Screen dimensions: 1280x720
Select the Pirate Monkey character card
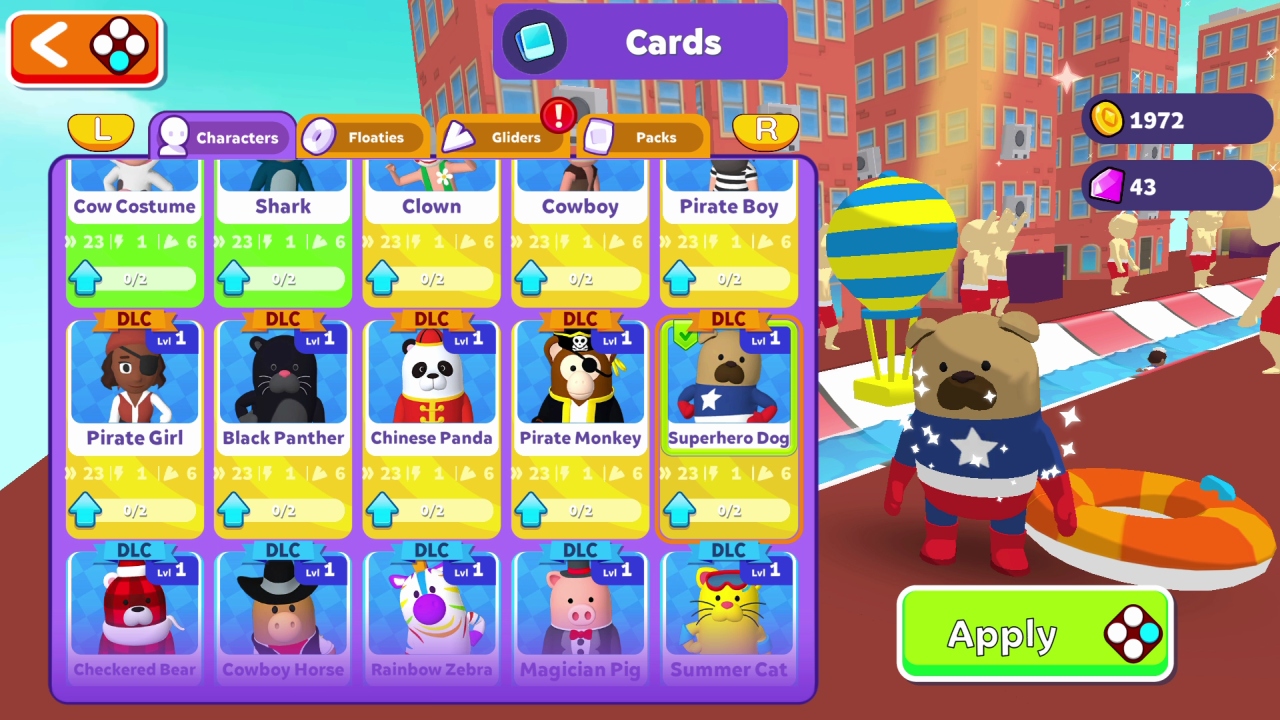[580, 385]
